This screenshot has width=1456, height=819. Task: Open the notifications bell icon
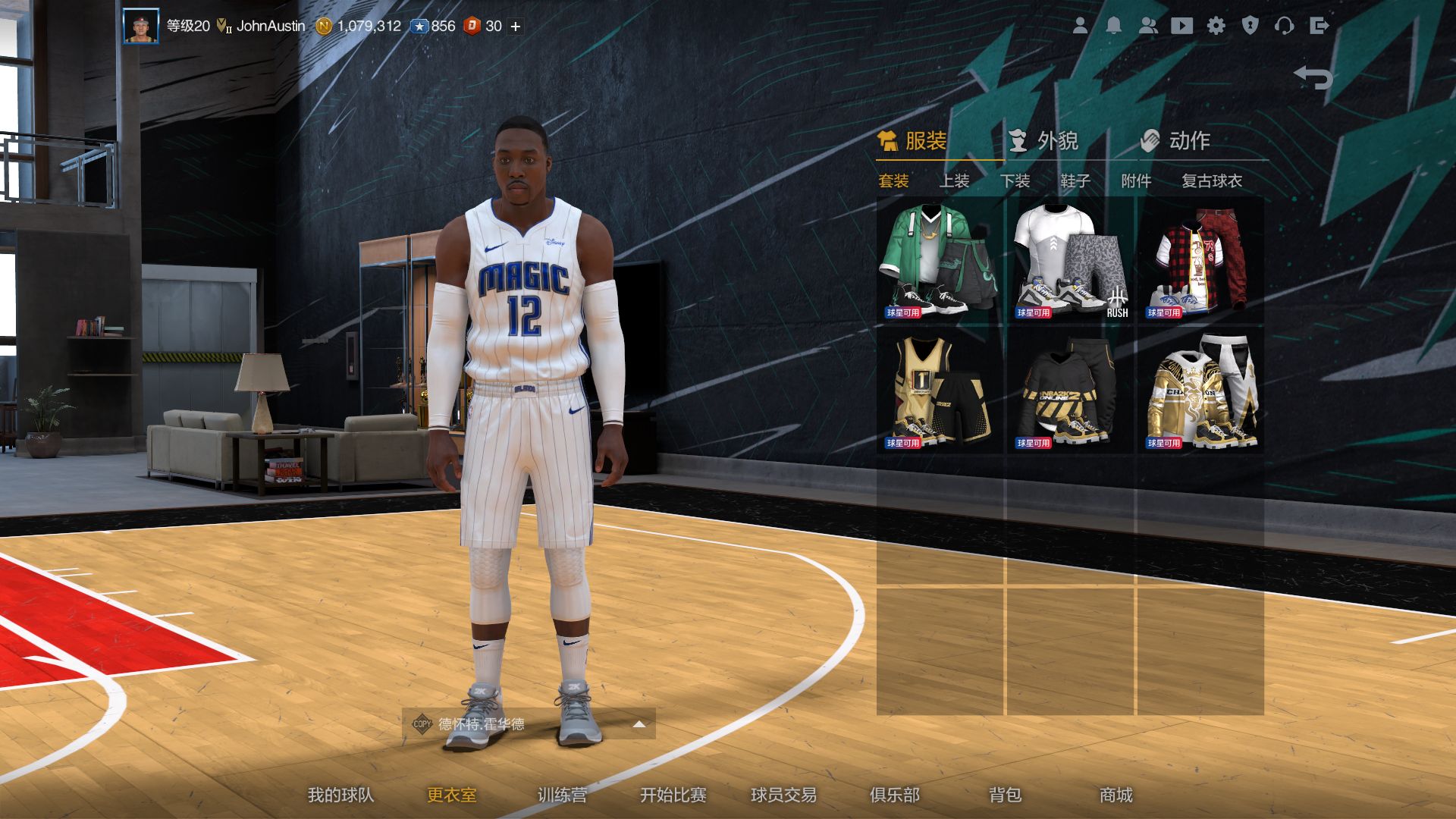1112,25
